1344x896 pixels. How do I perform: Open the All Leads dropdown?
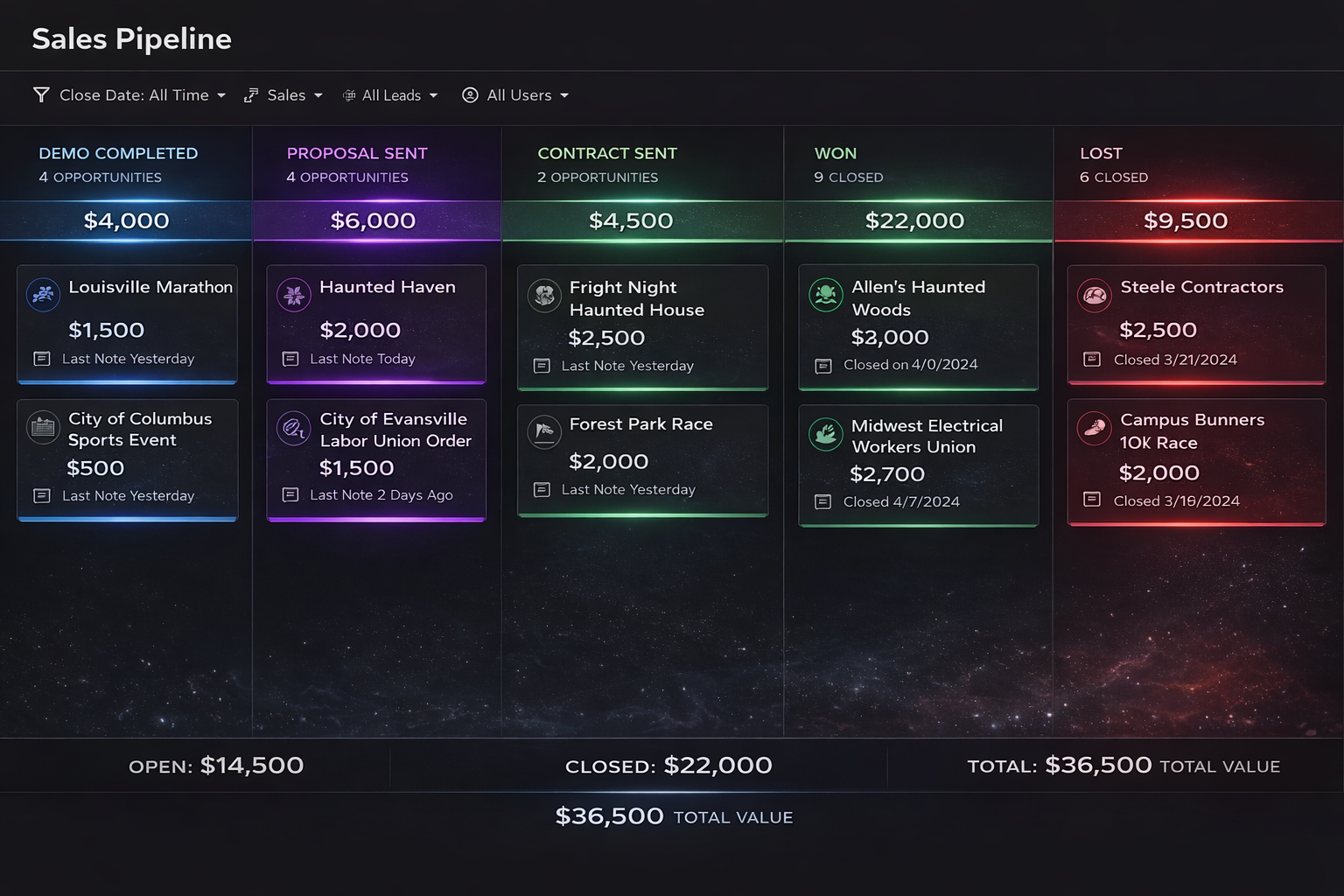click(391, 94)
